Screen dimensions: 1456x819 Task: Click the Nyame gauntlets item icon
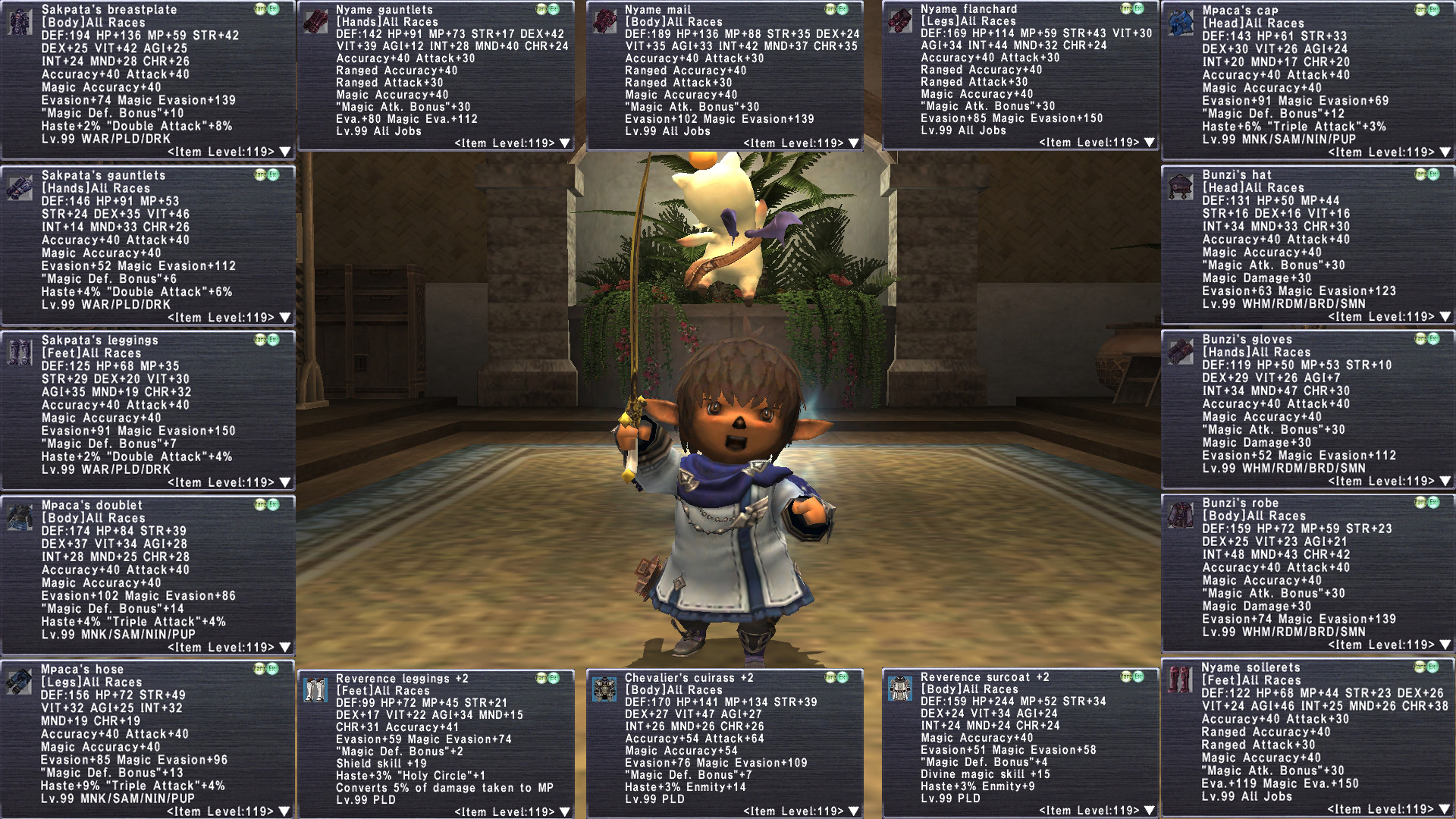(x=315, y=21)
